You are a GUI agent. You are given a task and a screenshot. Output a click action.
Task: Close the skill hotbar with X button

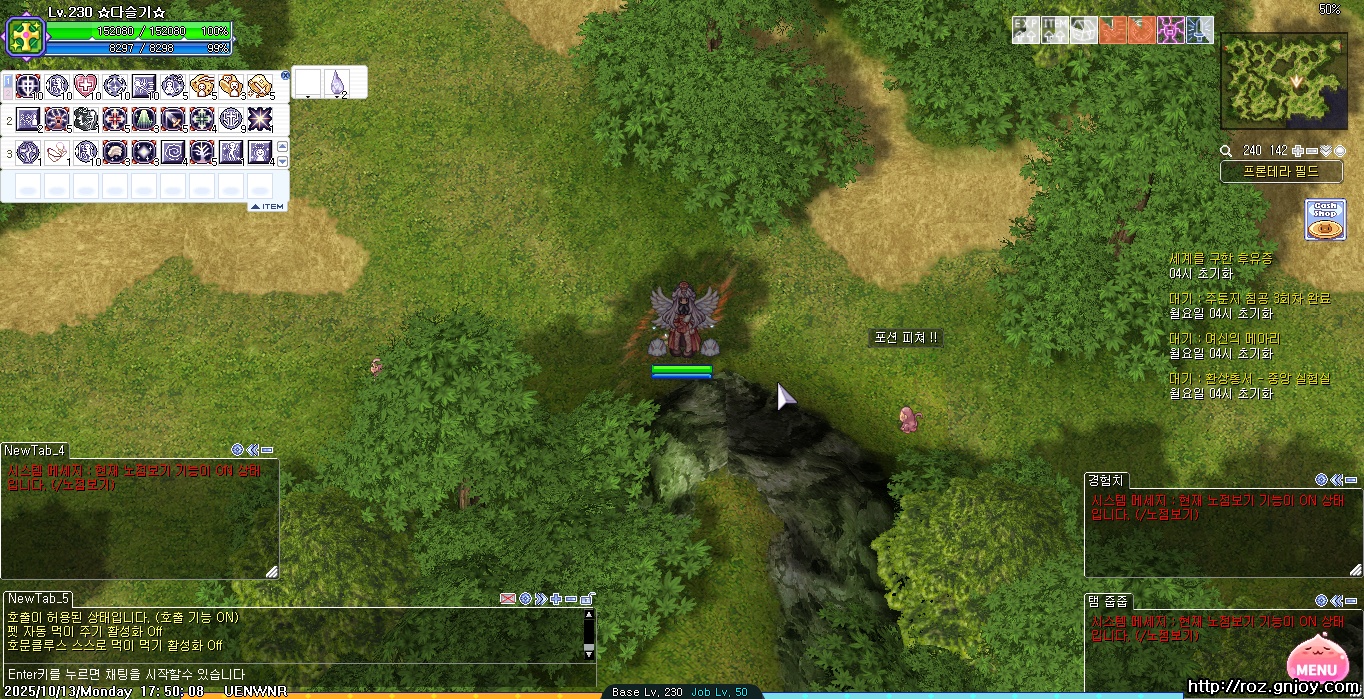(285, 75)
